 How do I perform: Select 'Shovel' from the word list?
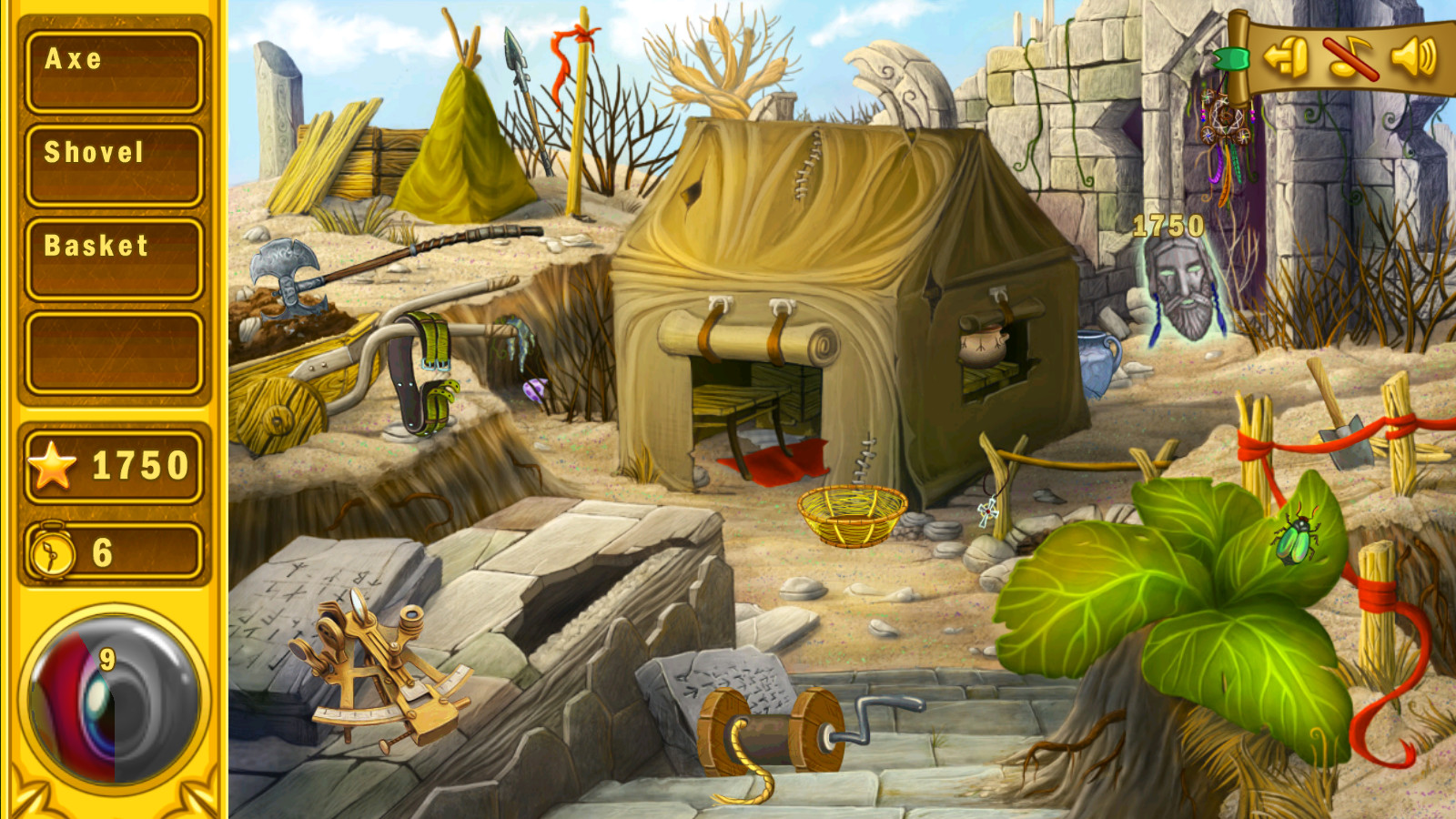[112, 155]
